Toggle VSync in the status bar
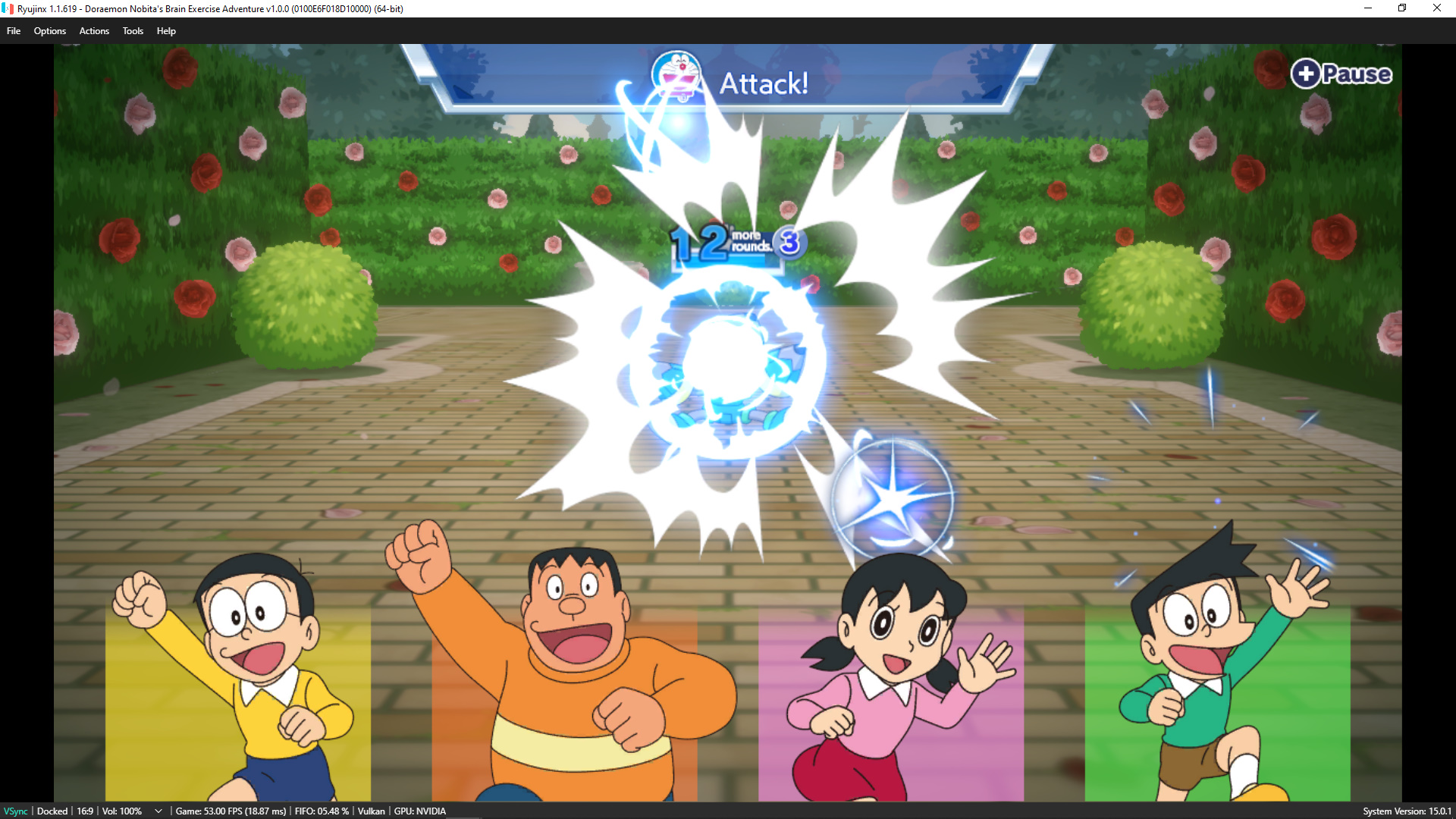Screen dimensions: 1456x819 click(15, 811)
